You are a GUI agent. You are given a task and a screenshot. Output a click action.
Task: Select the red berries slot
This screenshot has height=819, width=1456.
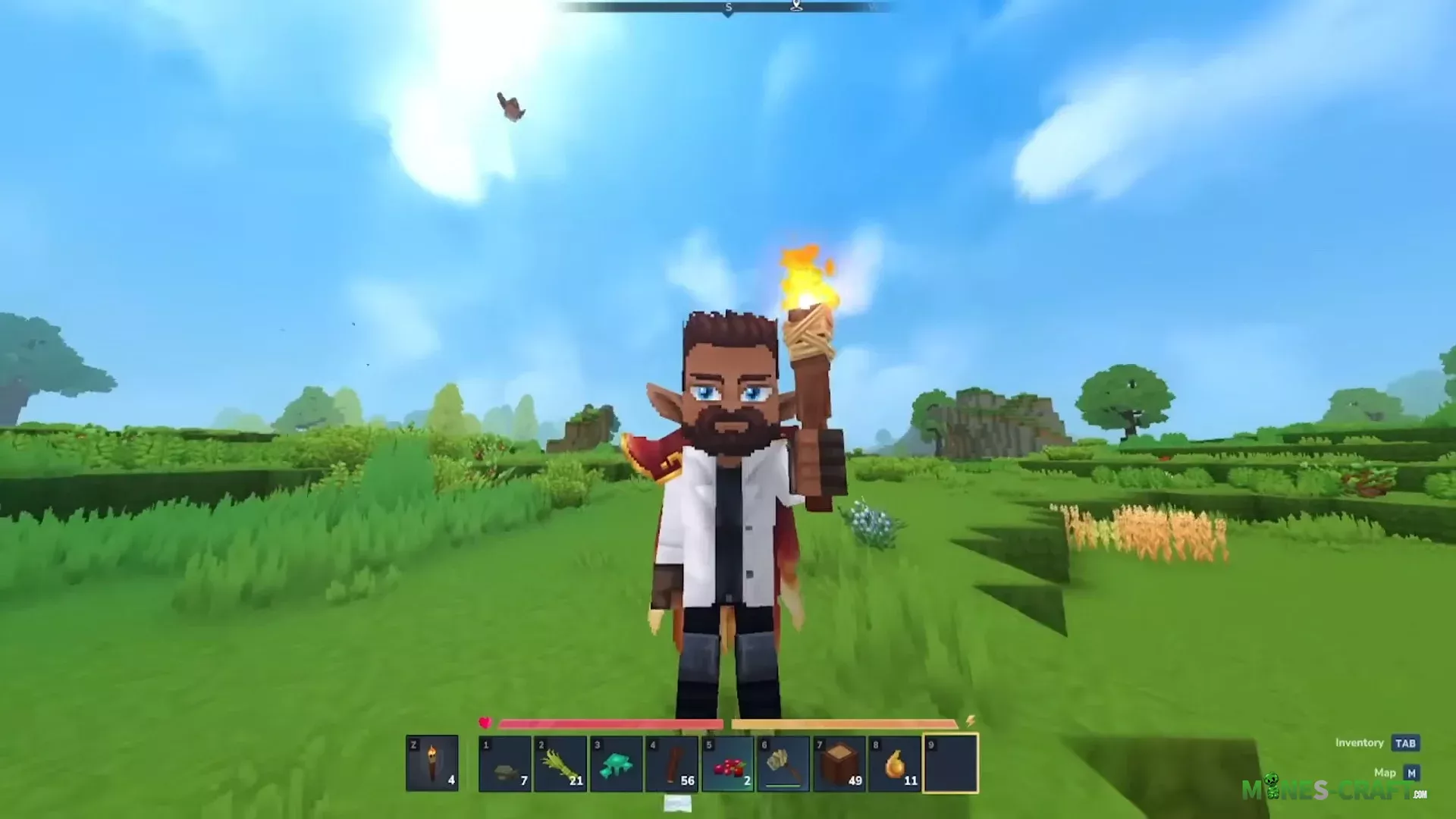(728, 764)
